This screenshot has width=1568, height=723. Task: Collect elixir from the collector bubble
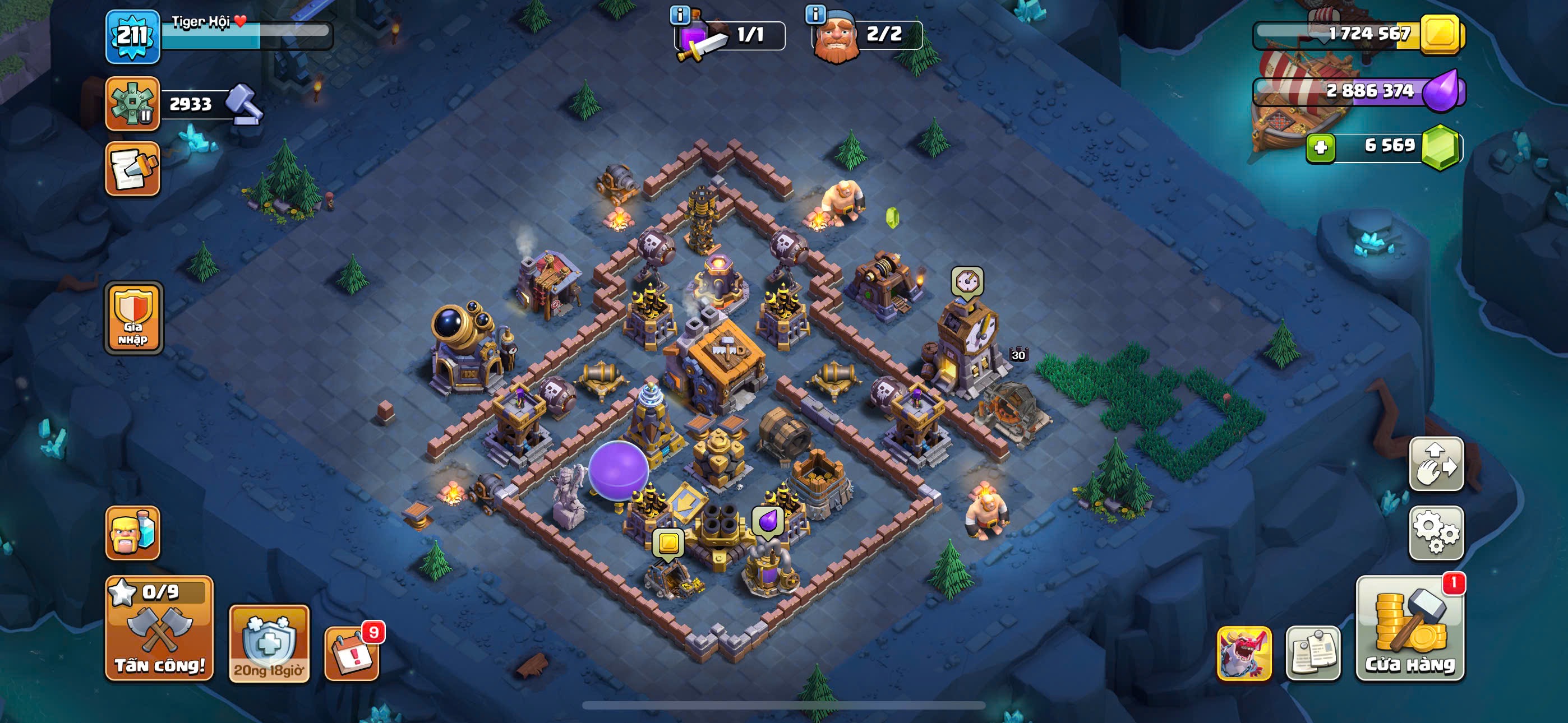[x=767, y=522]
